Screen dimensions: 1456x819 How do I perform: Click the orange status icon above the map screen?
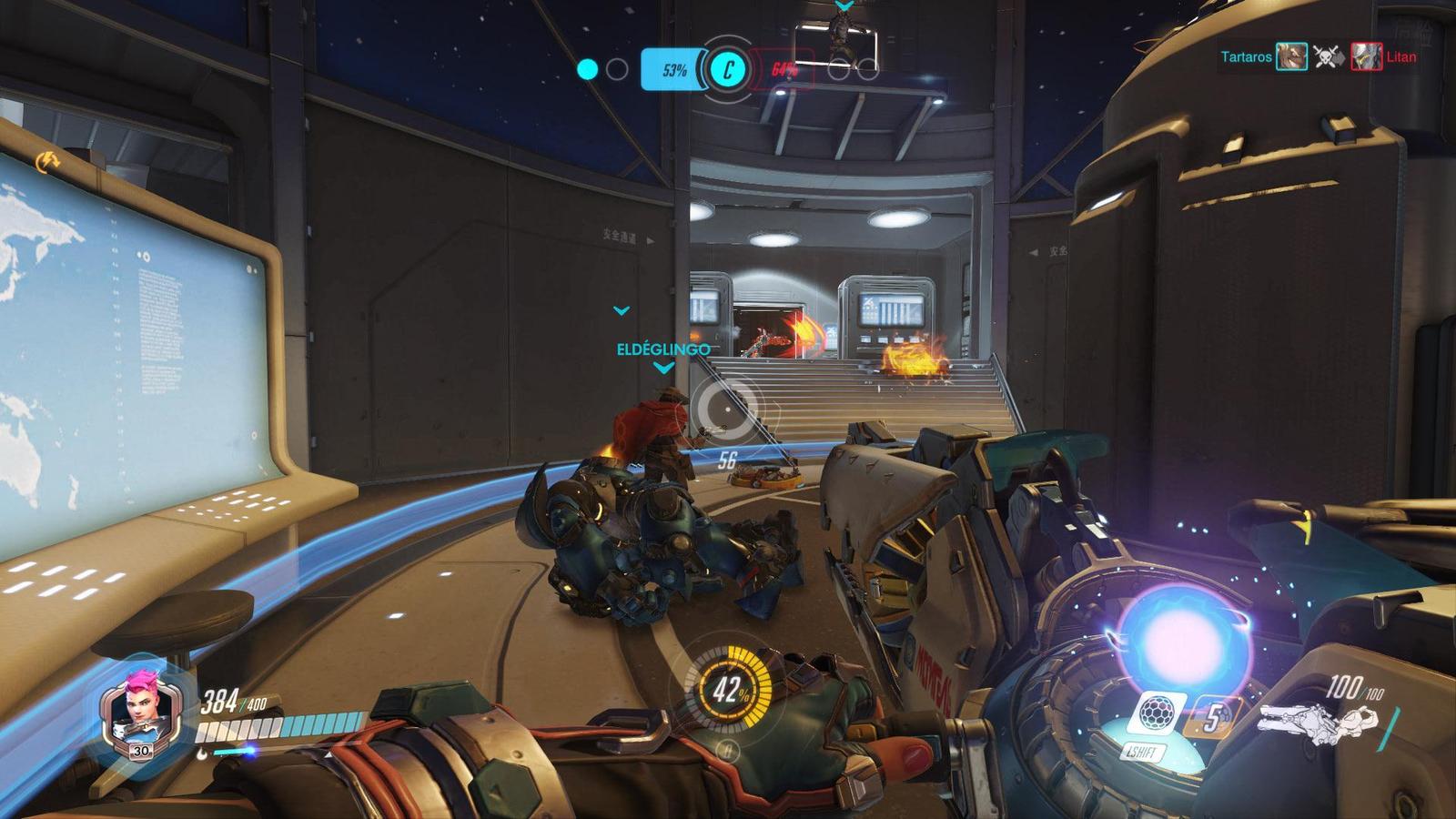(45, 162)
